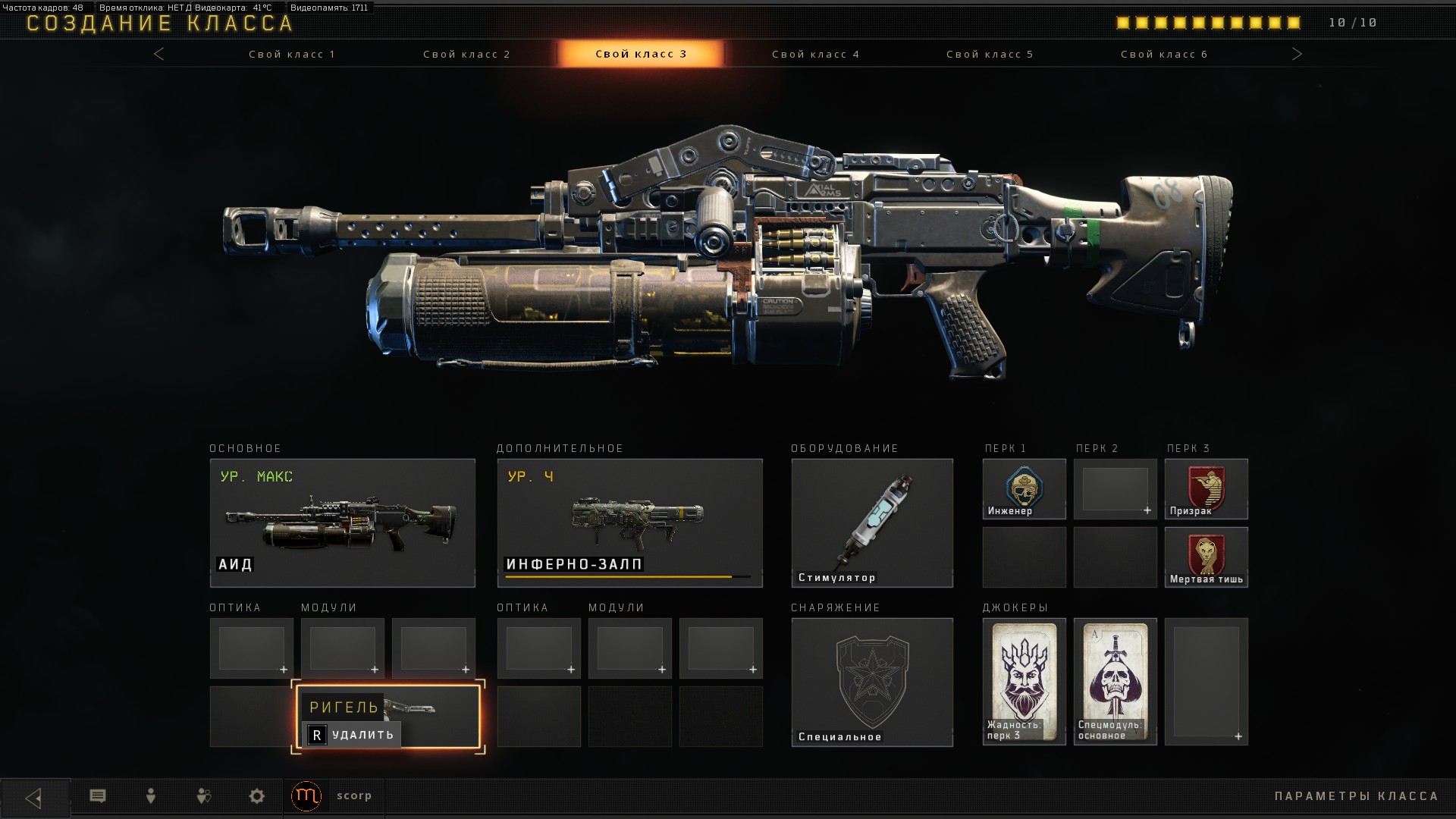Select the Стимулятор equipment slot
Screen dimensions: 1456x819
872,522
